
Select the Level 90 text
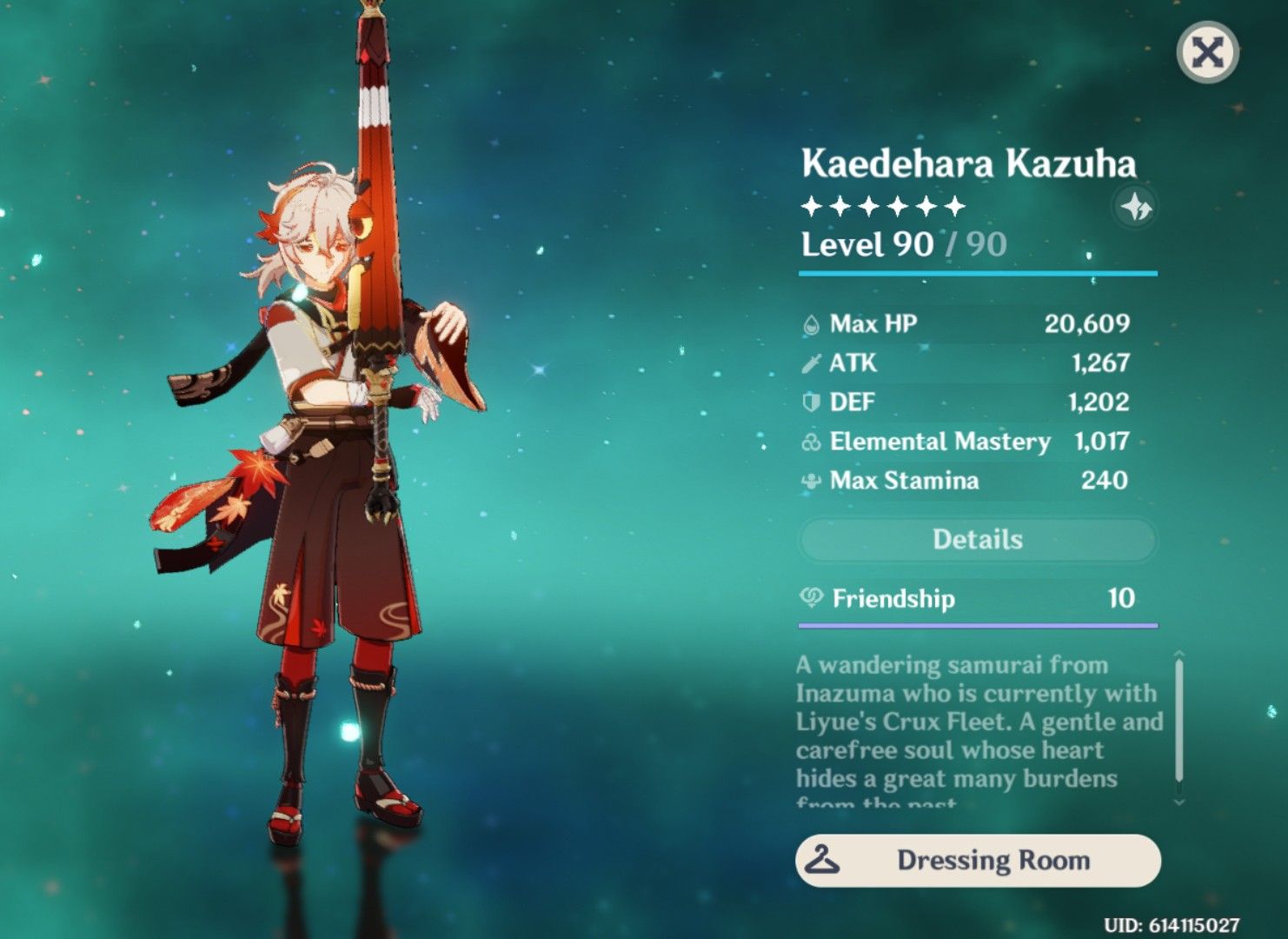pos(869,244)
